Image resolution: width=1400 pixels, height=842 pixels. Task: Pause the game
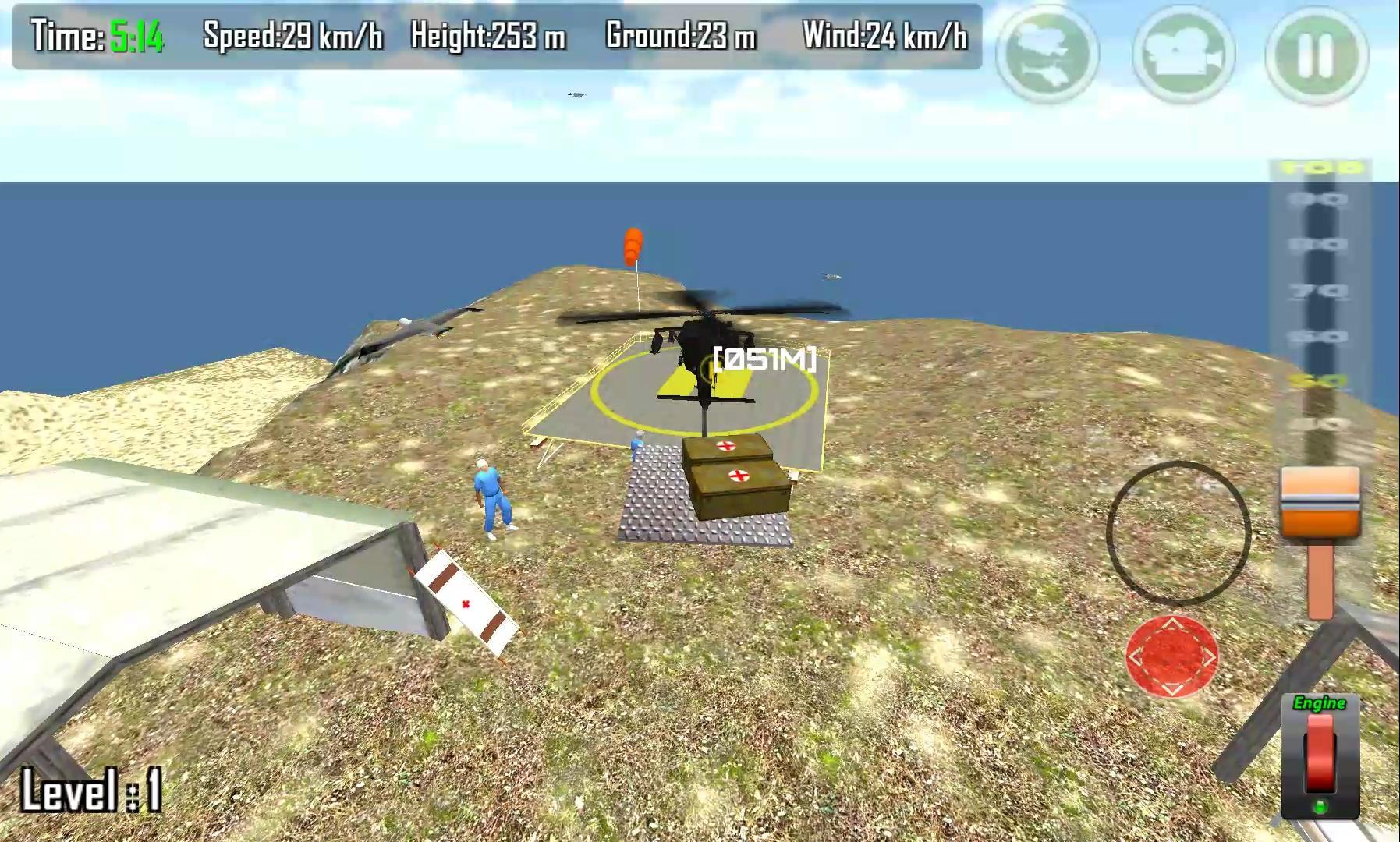pos(1313,49)
